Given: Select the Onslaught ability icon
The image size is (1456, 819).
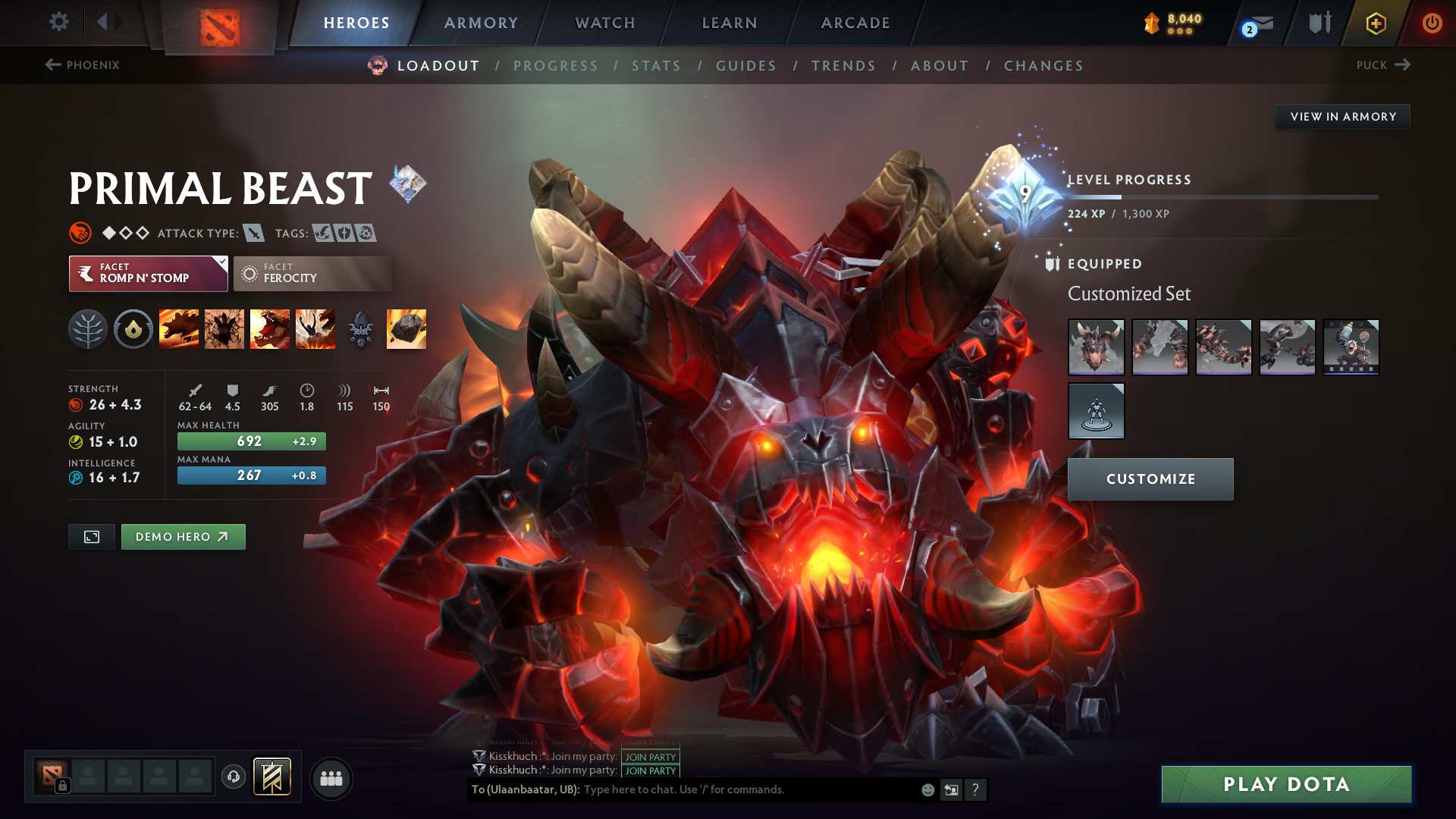Looking at the screenshot, I should click(179, 328).
